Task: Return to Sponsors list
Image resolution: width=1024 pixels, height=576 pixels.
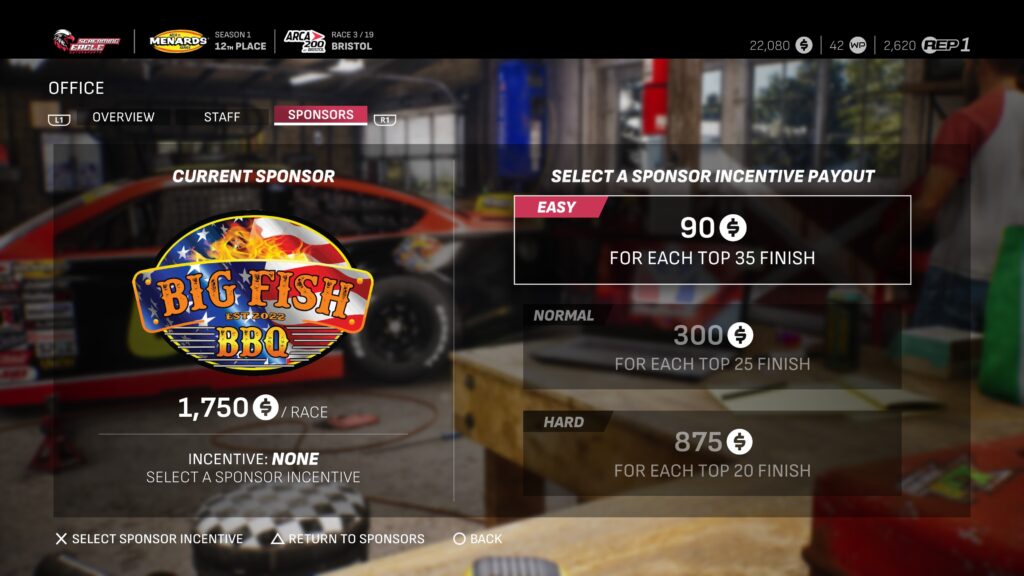Action: click(347, 539)
